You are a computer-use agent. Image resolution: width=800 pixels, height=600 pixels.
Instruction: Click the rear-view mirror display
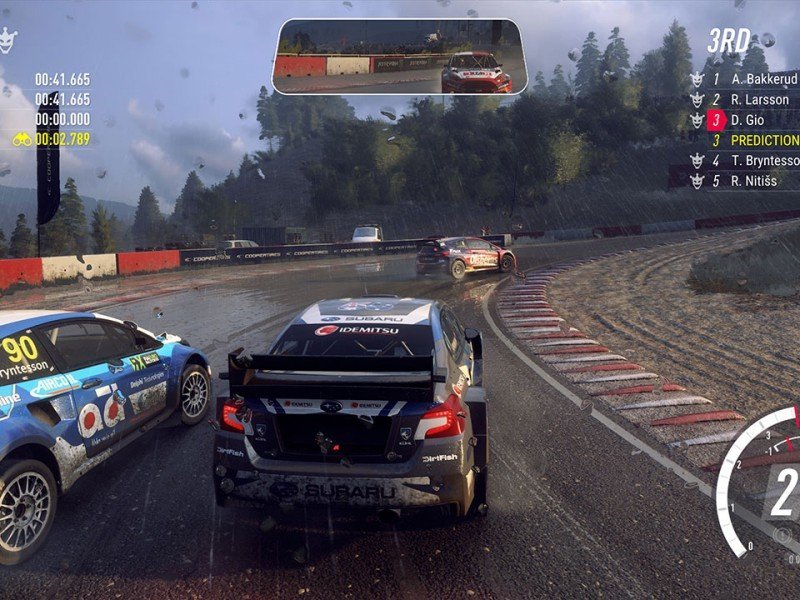tap(400, 57)
